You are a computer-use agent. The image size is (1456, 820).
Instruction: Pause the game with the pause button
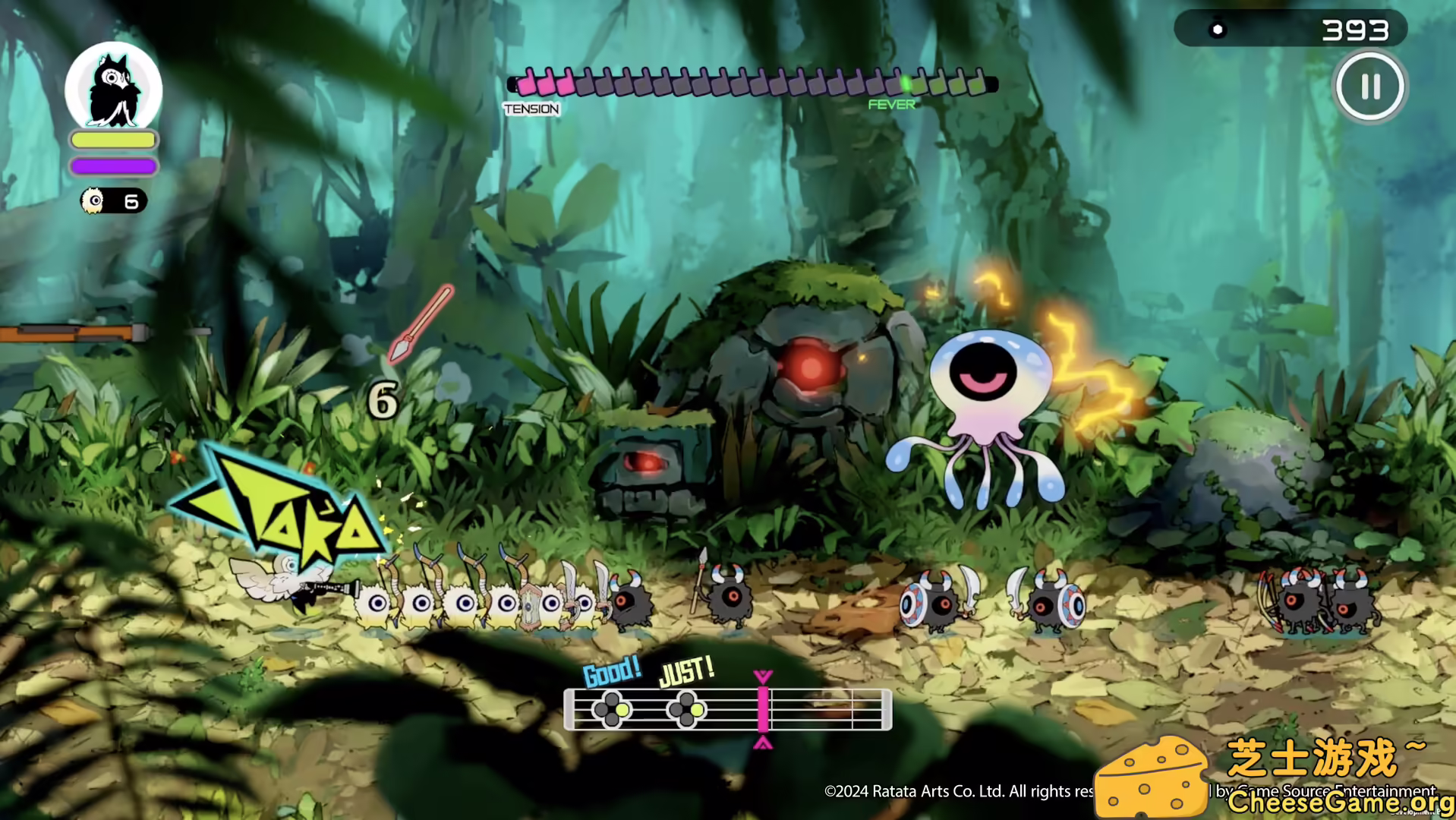coord(1370,87)
